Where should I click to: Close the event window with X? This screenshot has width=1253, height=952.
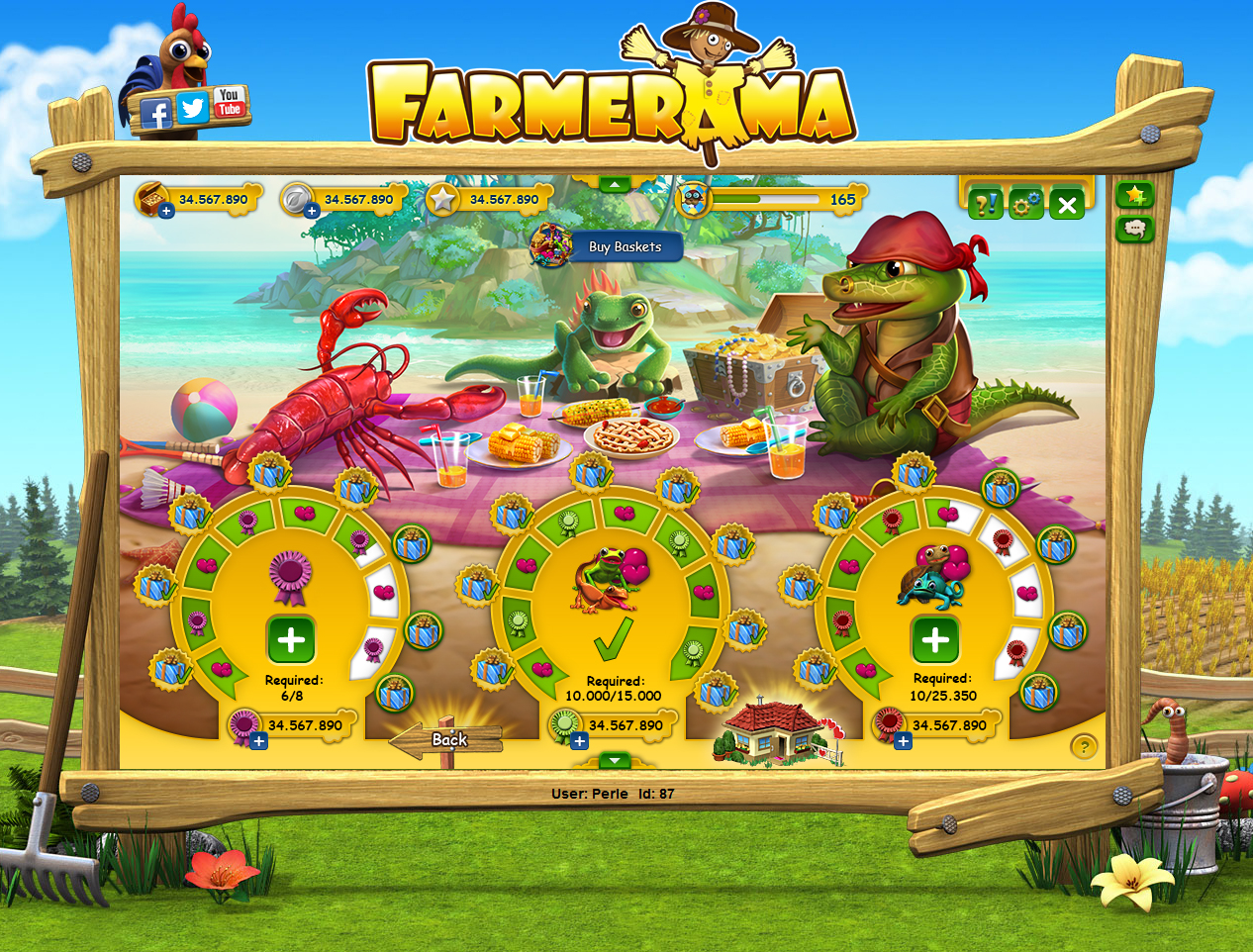(x=1067, y=205)
